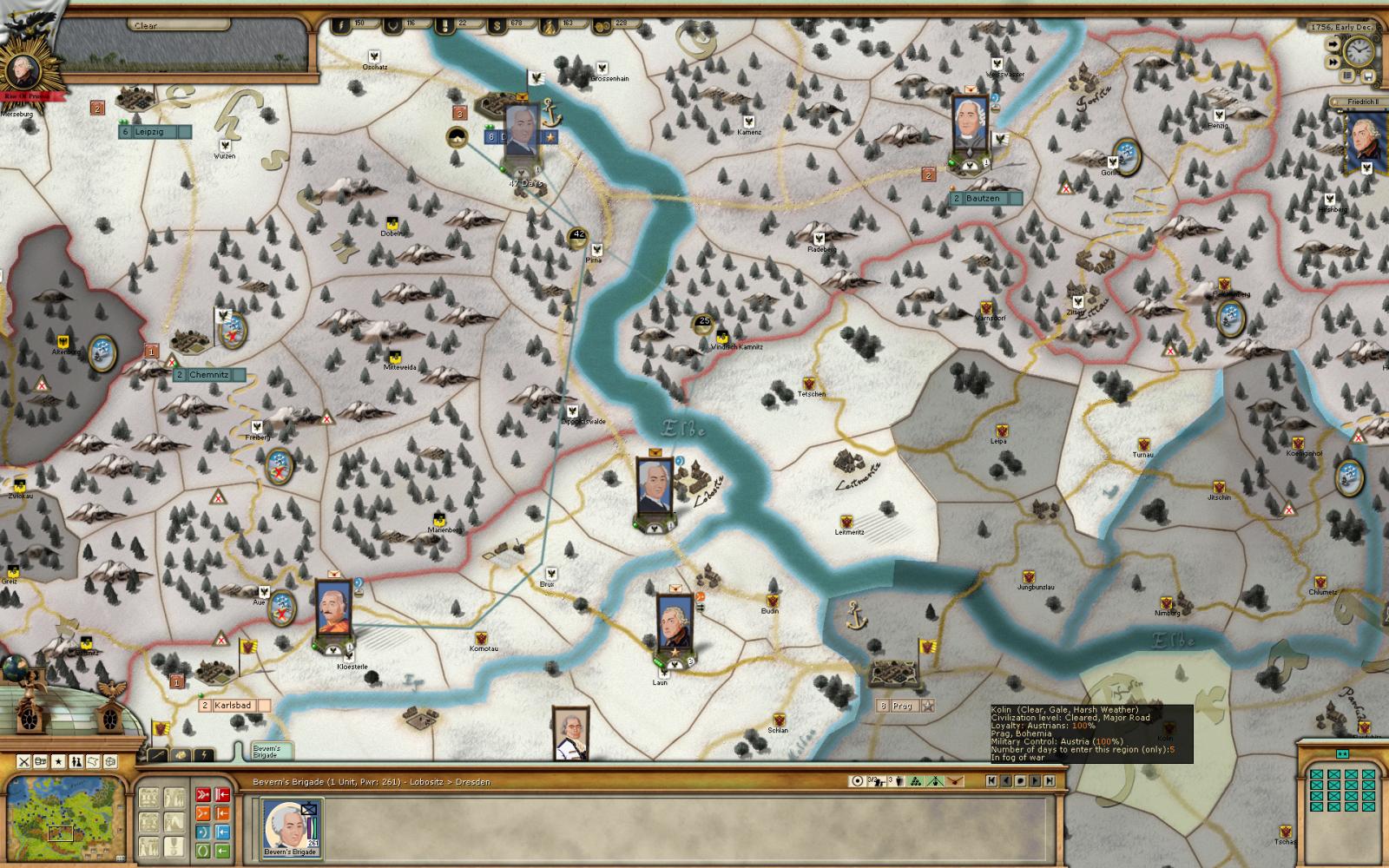Toggle the crossed swords map filter
The image size is (1389, 868).
pos(24,761)
